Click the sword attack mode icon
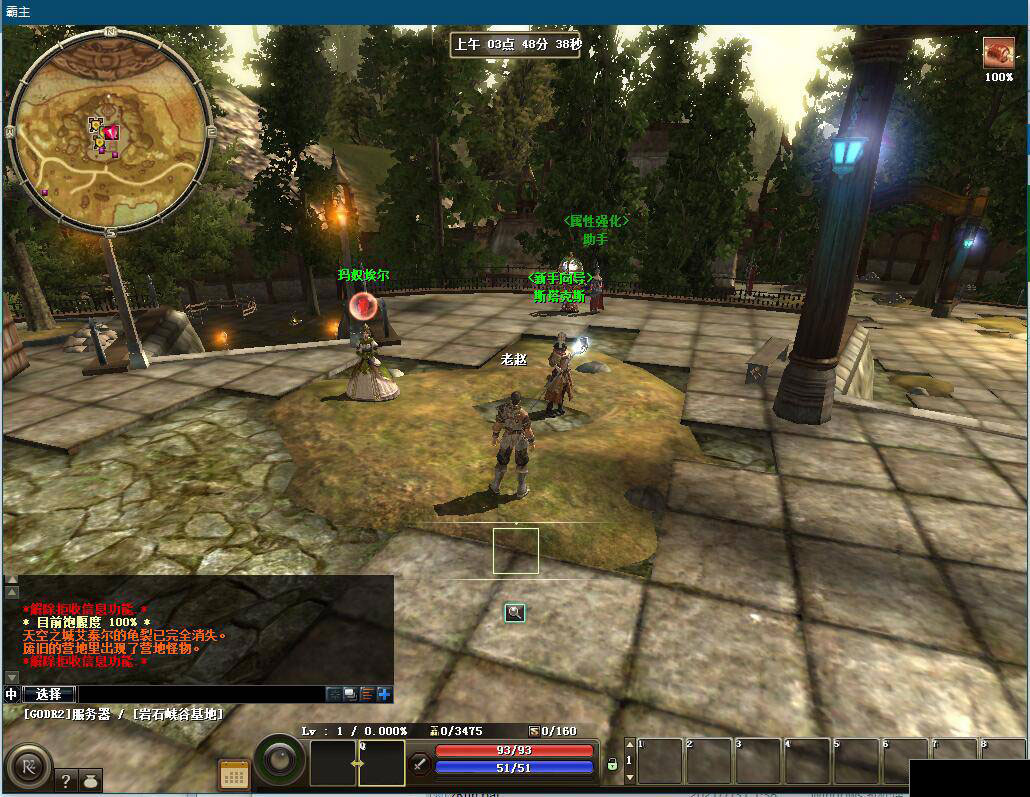 coord(420,764)
